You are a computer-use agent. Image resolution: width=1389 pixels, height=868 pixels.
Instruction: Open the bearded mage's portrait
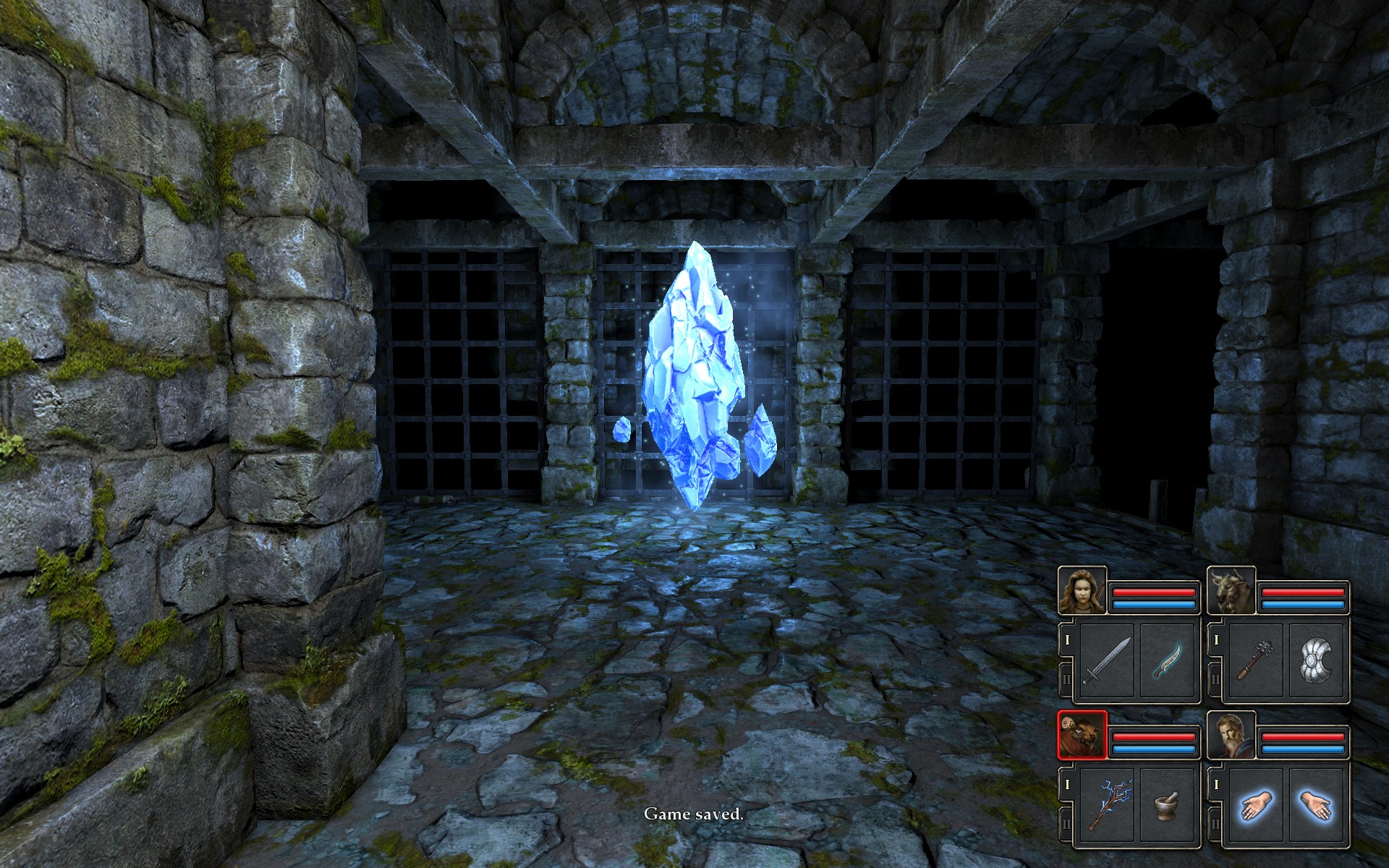(x=1231, y=735)
